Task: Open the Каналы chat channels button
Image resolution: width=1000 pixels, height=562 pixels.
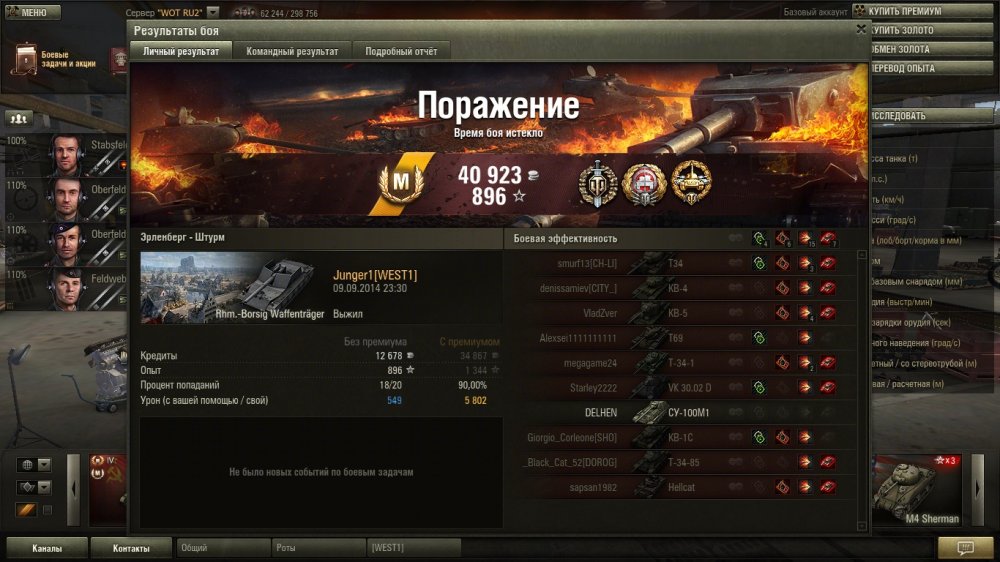Action: click(47, 548)
